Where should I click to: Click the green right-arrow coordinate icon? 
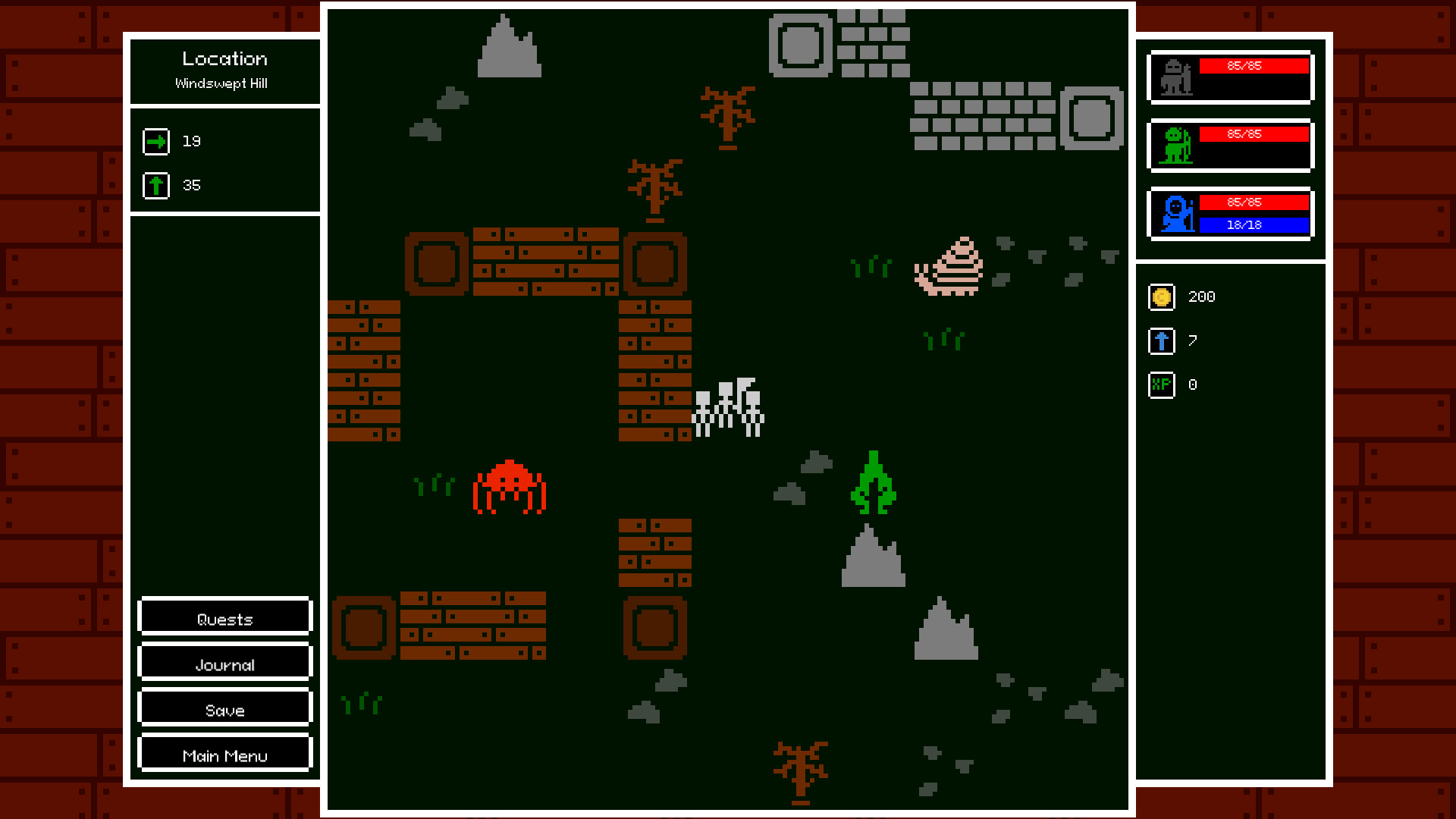[x=155, y=141]
